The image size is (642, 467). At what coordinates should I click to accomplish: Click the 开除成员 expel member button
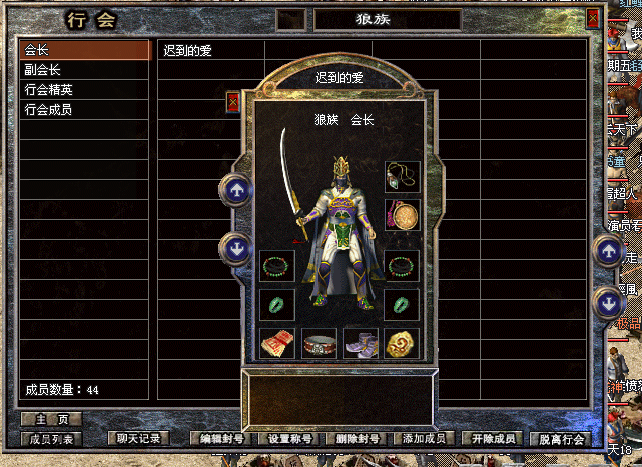[x=493, y=438]
